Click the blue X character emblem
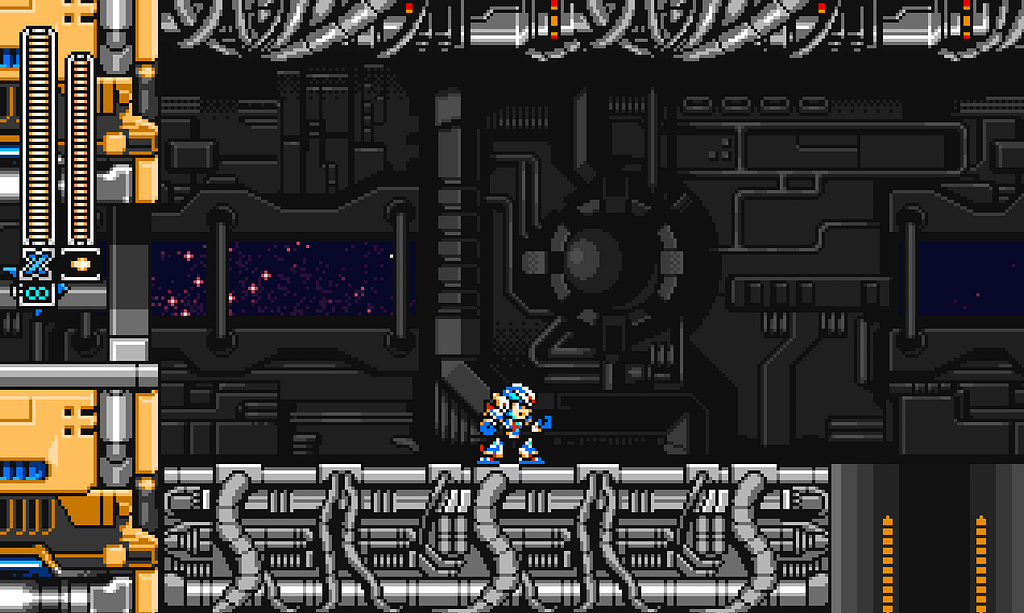Image resolution: width=1024 pixels, height=613 pixels. click(x=37, y=264)
